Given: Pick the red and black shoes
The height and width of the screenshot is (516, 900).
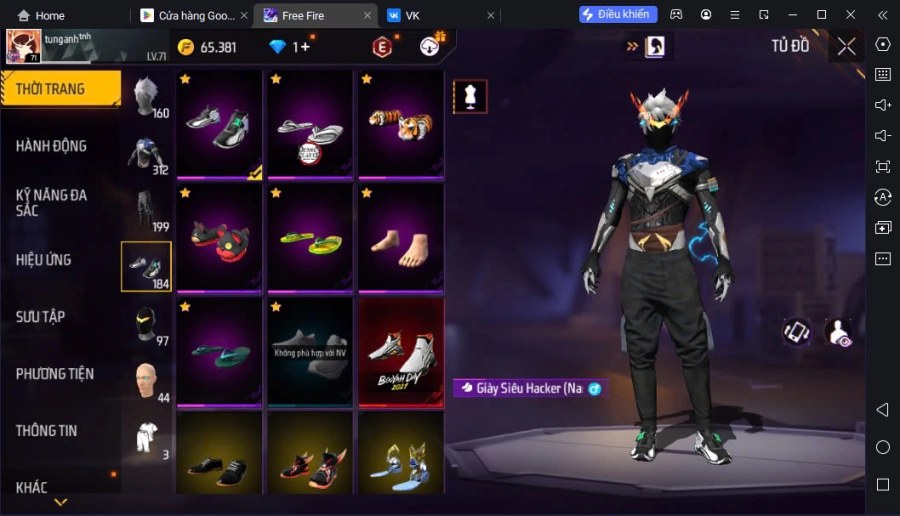Looking at the screenshot, I should pyautogui.click(x=219, y=238).
